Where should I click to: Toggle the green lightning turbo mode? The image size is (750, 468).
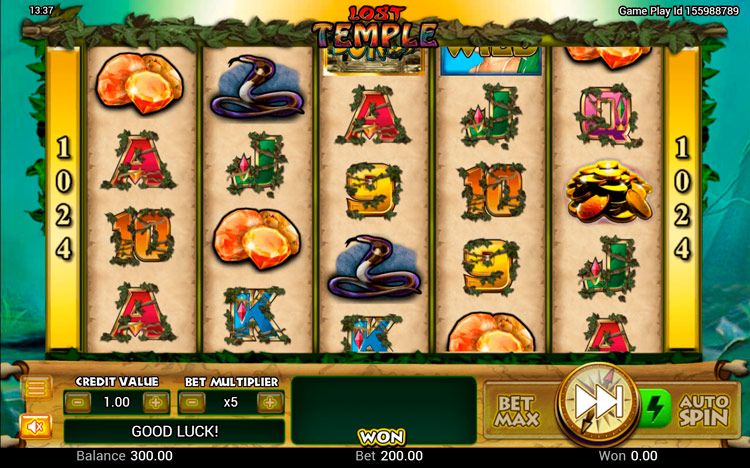653,409
